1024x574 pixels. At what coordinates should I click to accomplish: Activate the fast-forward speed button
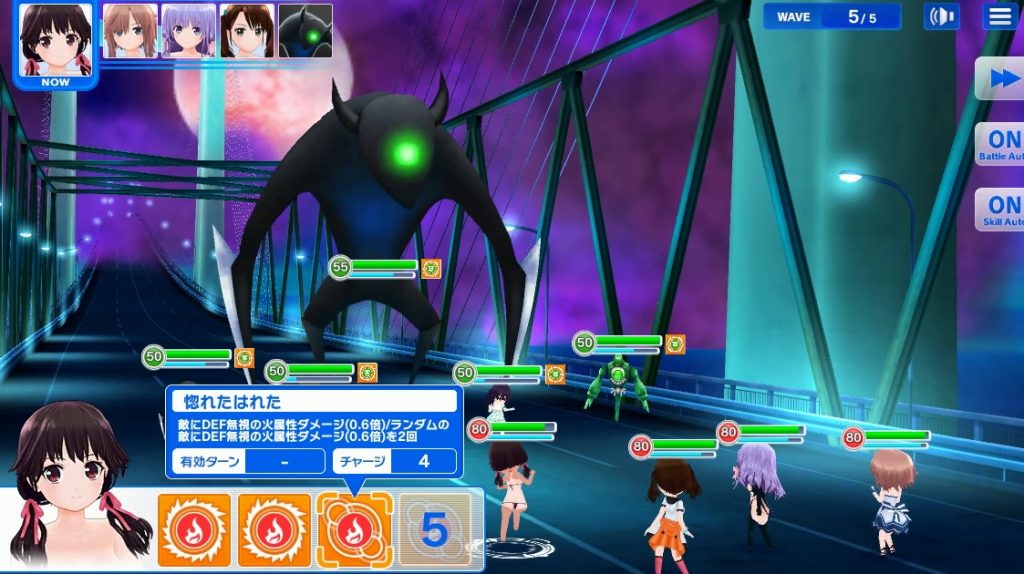tap(1000, 79)
